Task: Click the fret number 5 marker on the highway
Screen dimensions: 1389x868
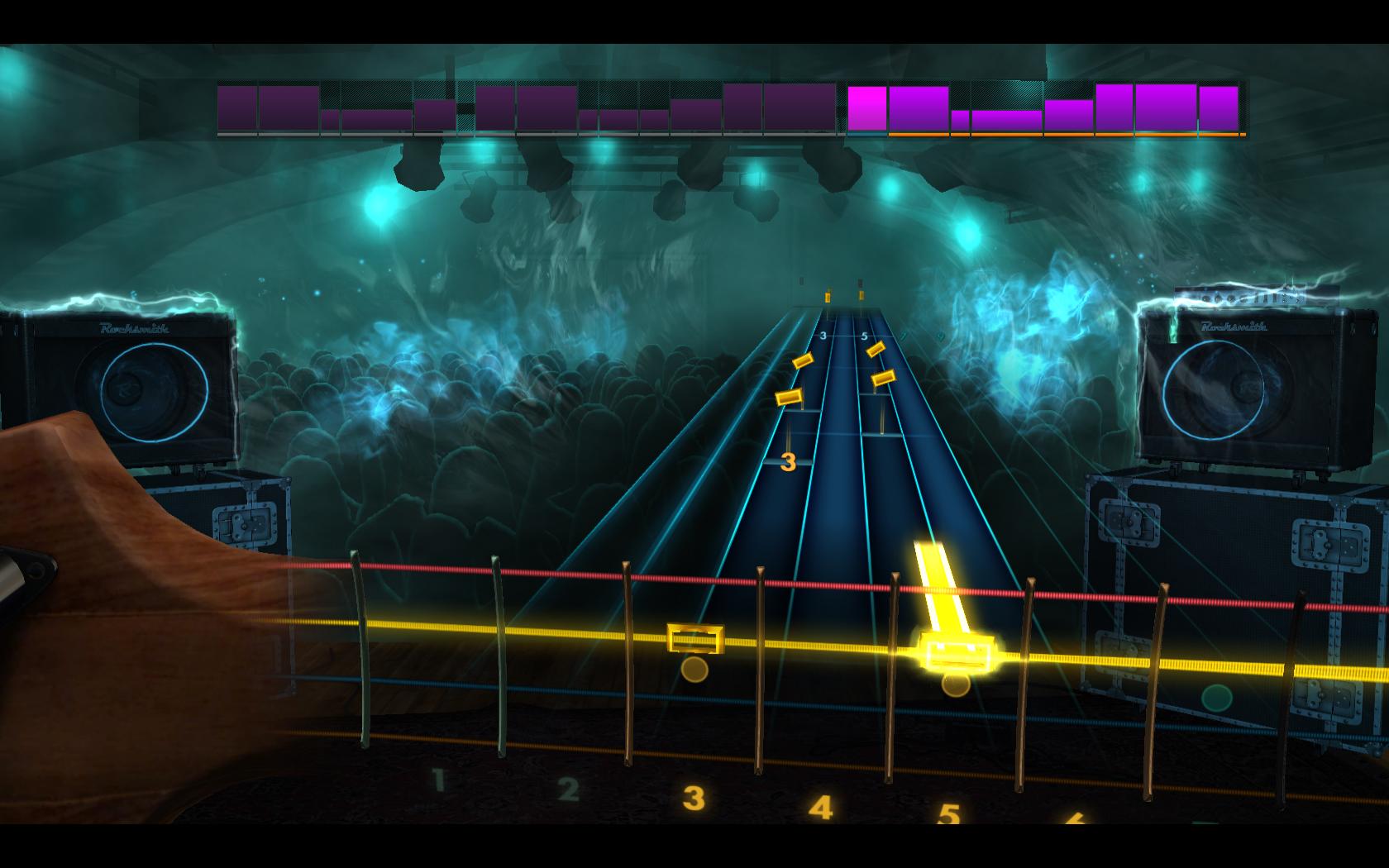Action: tap(863, 334)
